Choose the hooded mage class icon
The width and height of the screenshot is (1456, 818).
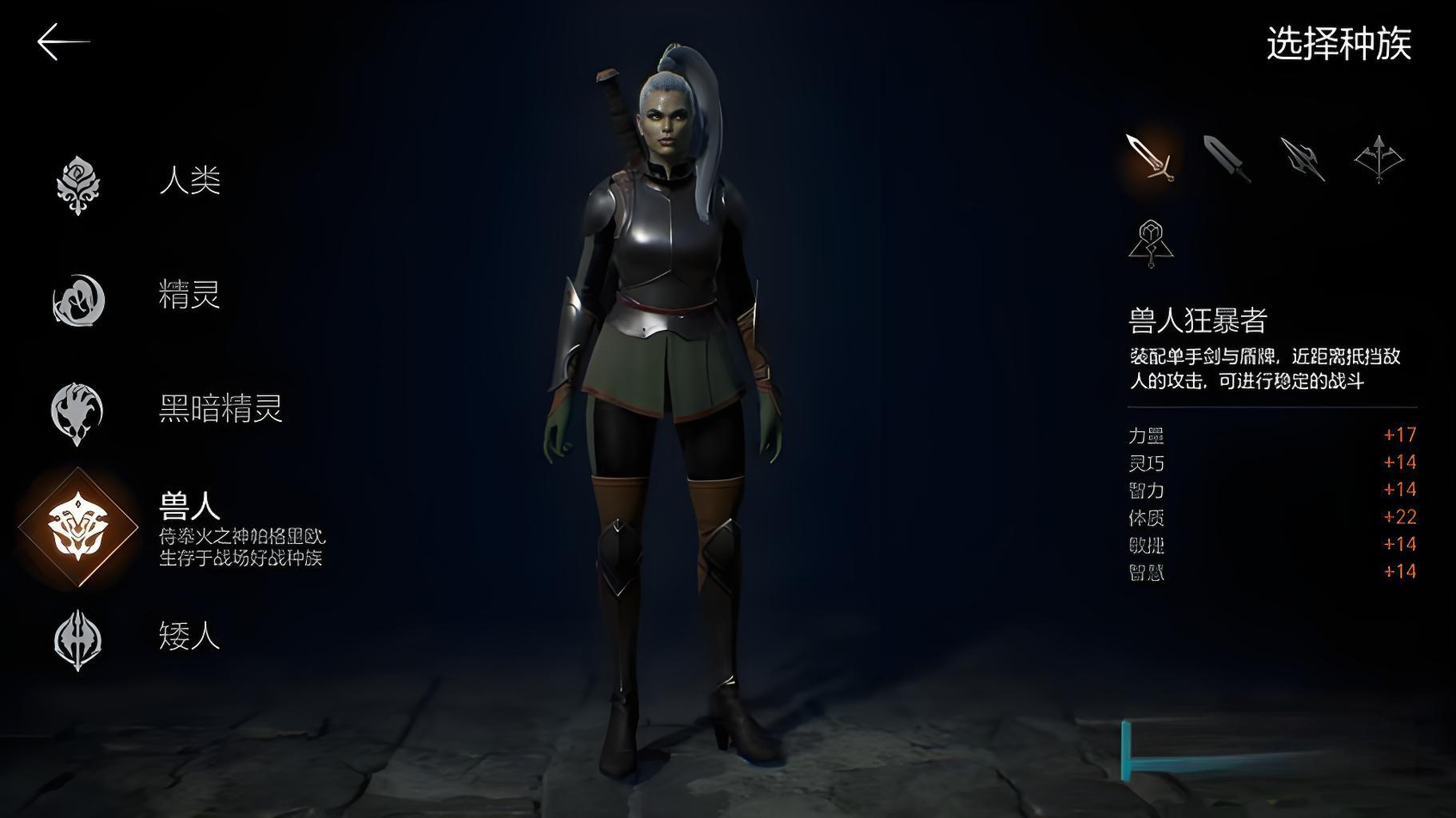point(1150,244)
